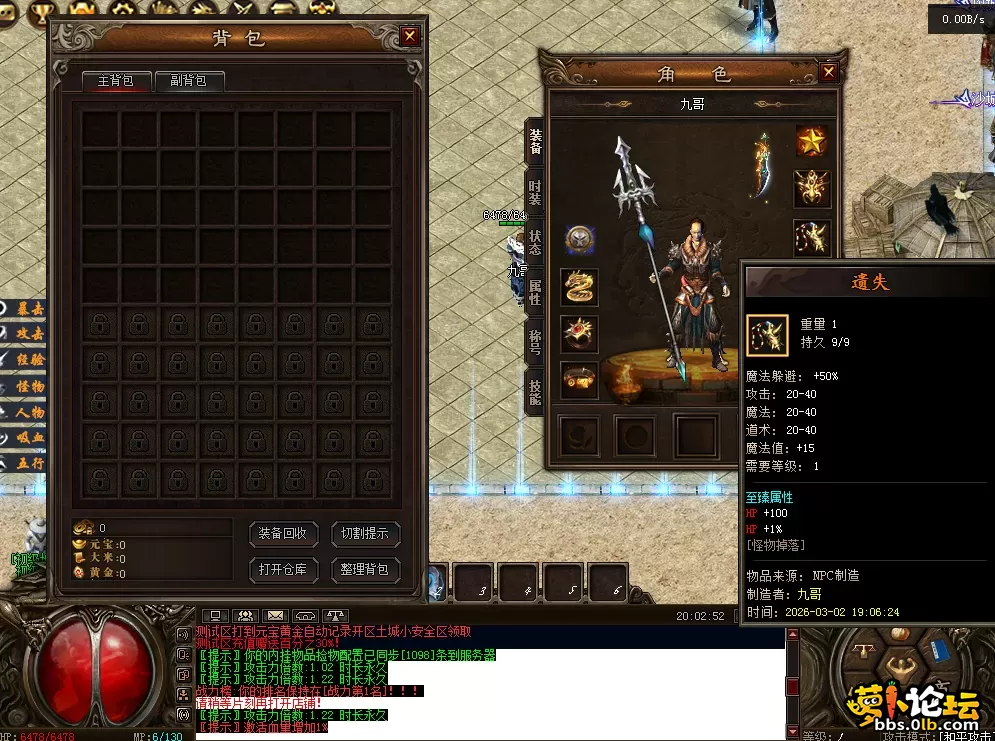Open the 称号 titles tab
Image resolution: width=995 pixels, height=741 pixels.
pos(536,340)
